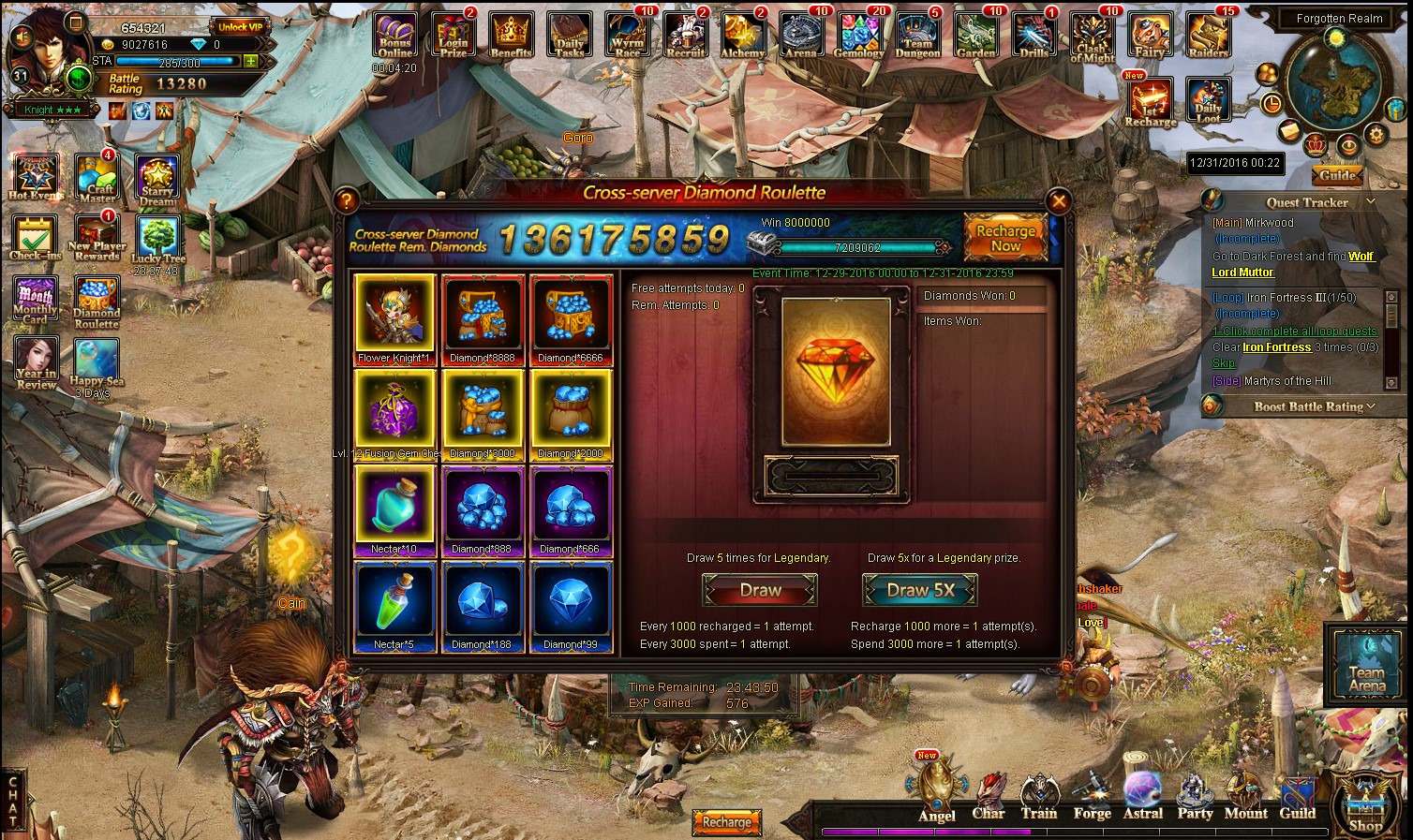Enter the Team Arena
The height and width of the screenshot is (840, 1413).
1365,663
